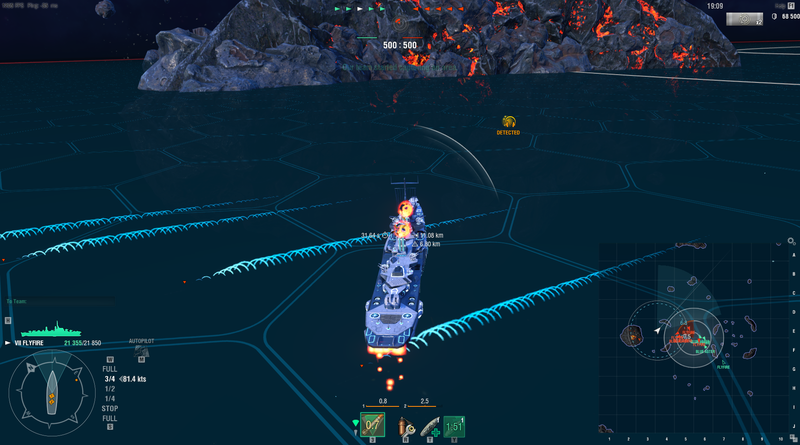
Task: Use the torpedo reload booster consumable
Action: (428, 428)
